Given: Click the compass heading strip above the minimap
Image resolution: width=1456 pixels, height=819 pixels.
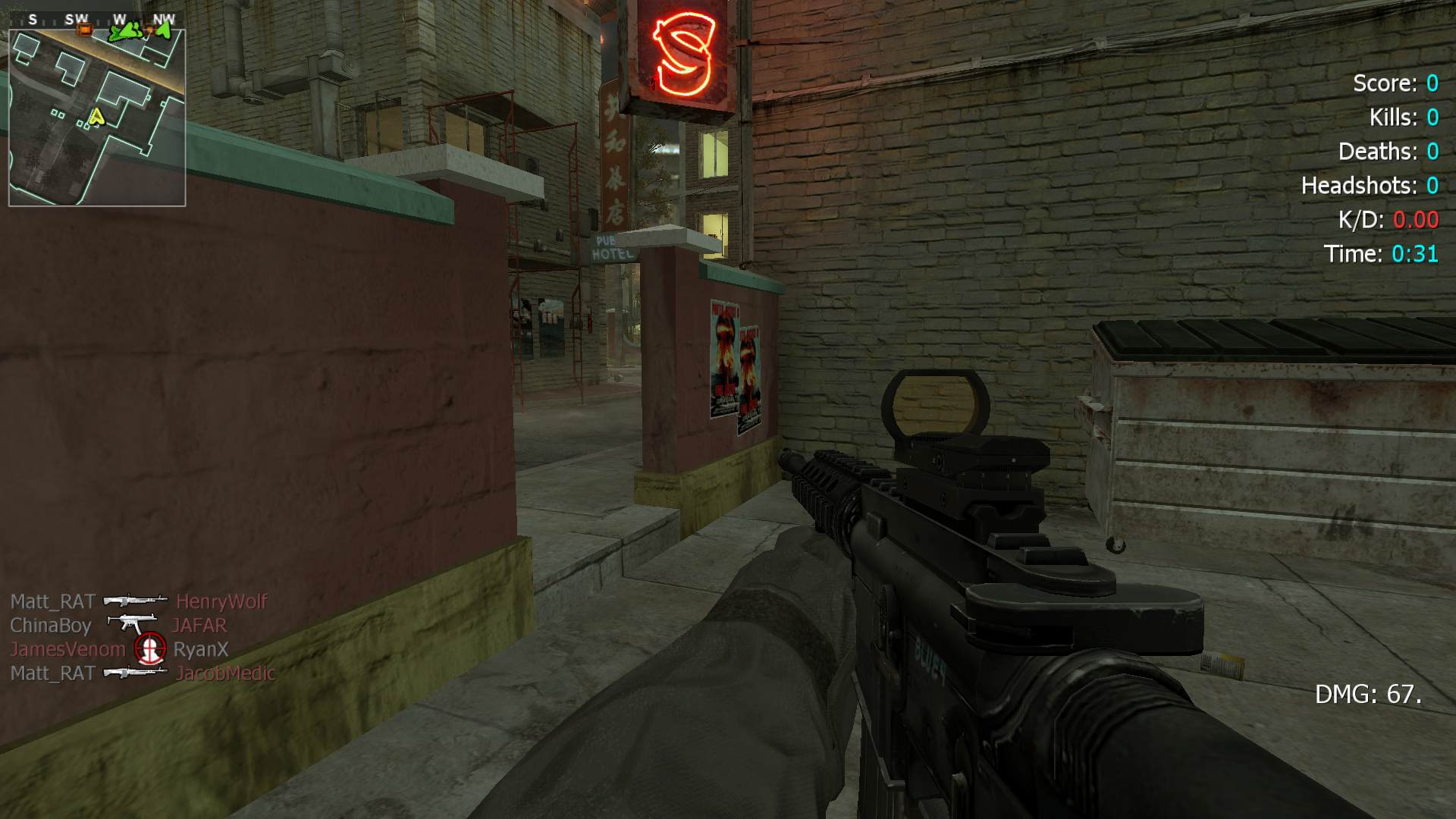Looking at the screenshot, I should click(x=97, y=20).
